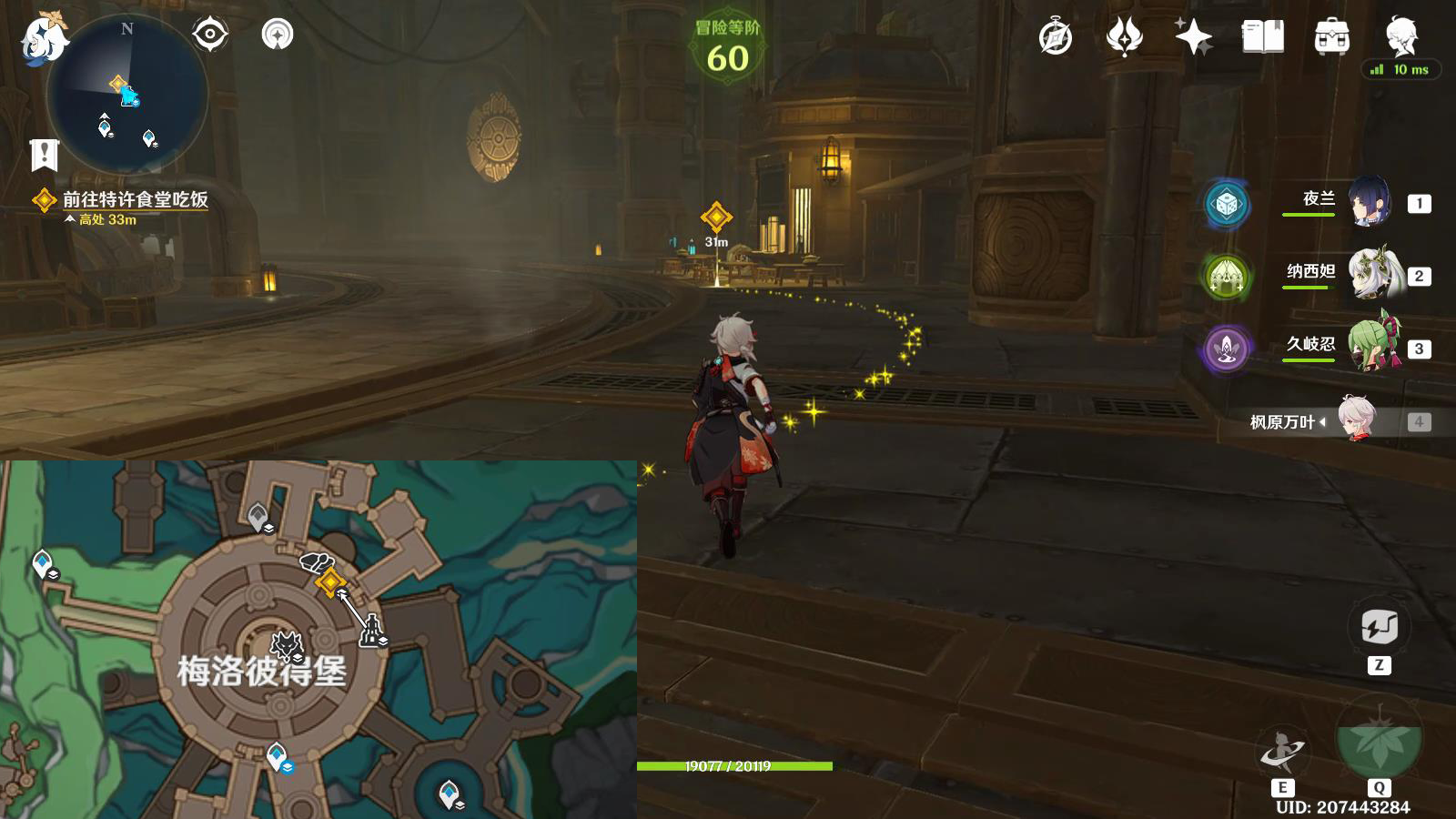Open the adventurer handbook book icon

1262,37
